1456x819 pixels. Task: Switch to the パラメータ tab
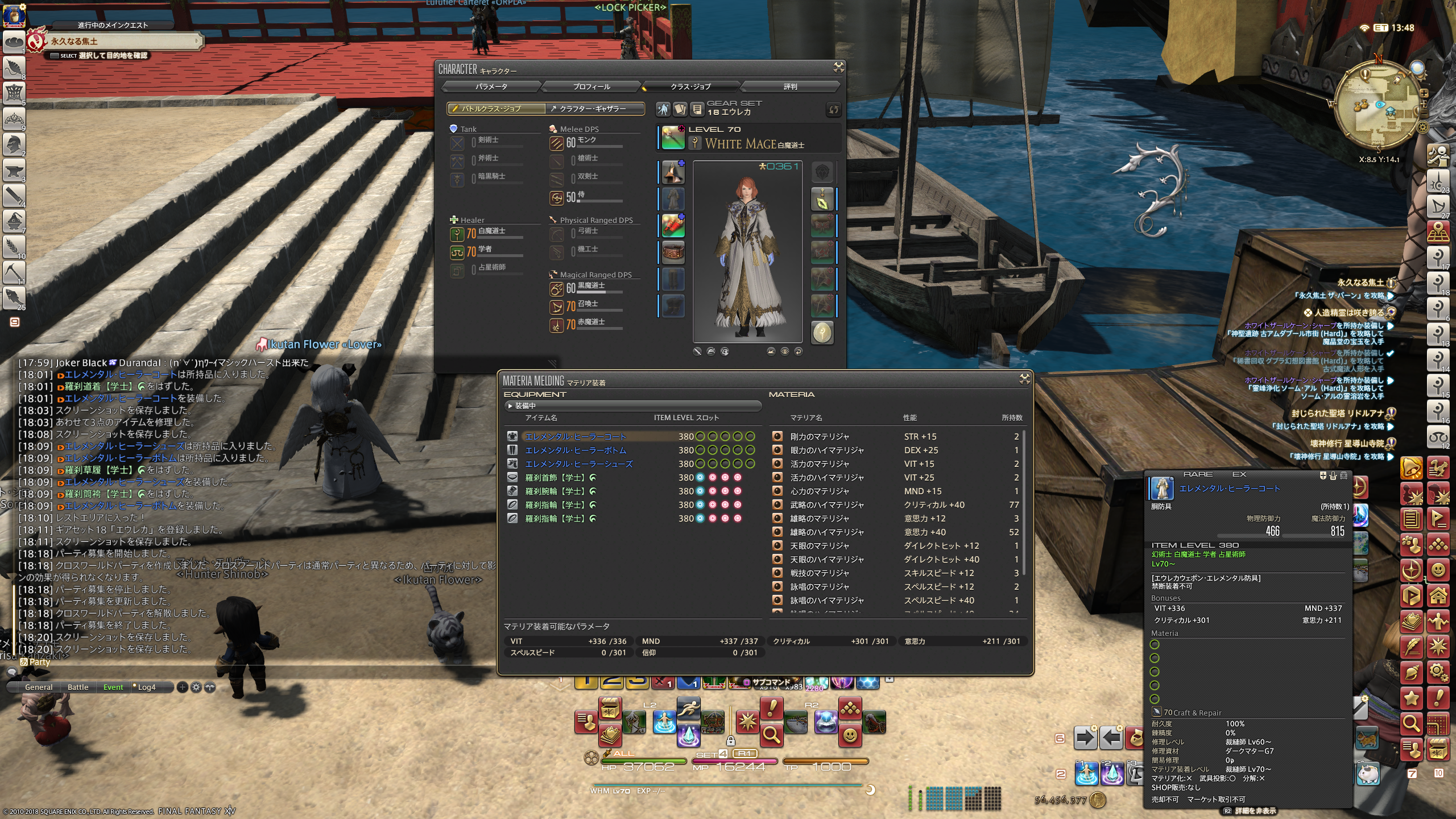point(491,86)
